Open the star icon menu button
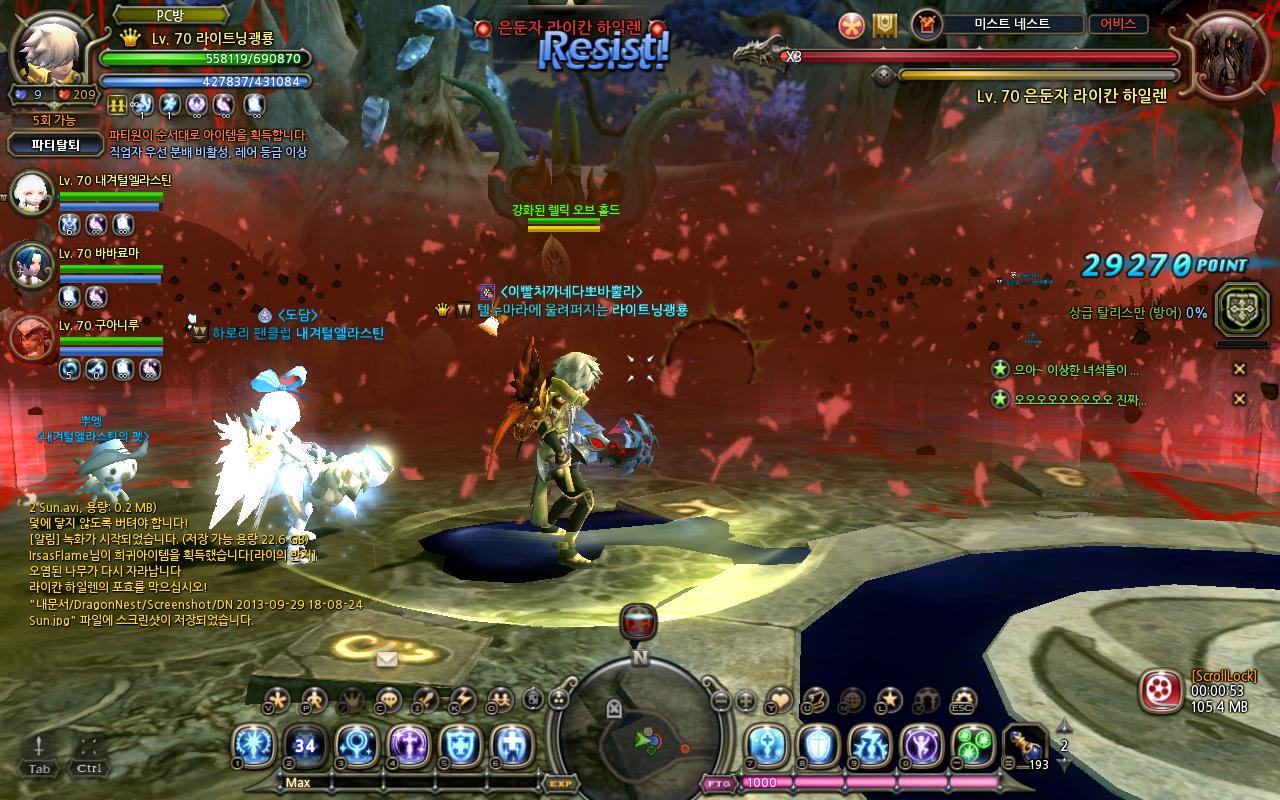The image size is (1280, 800). pos(889,700)
